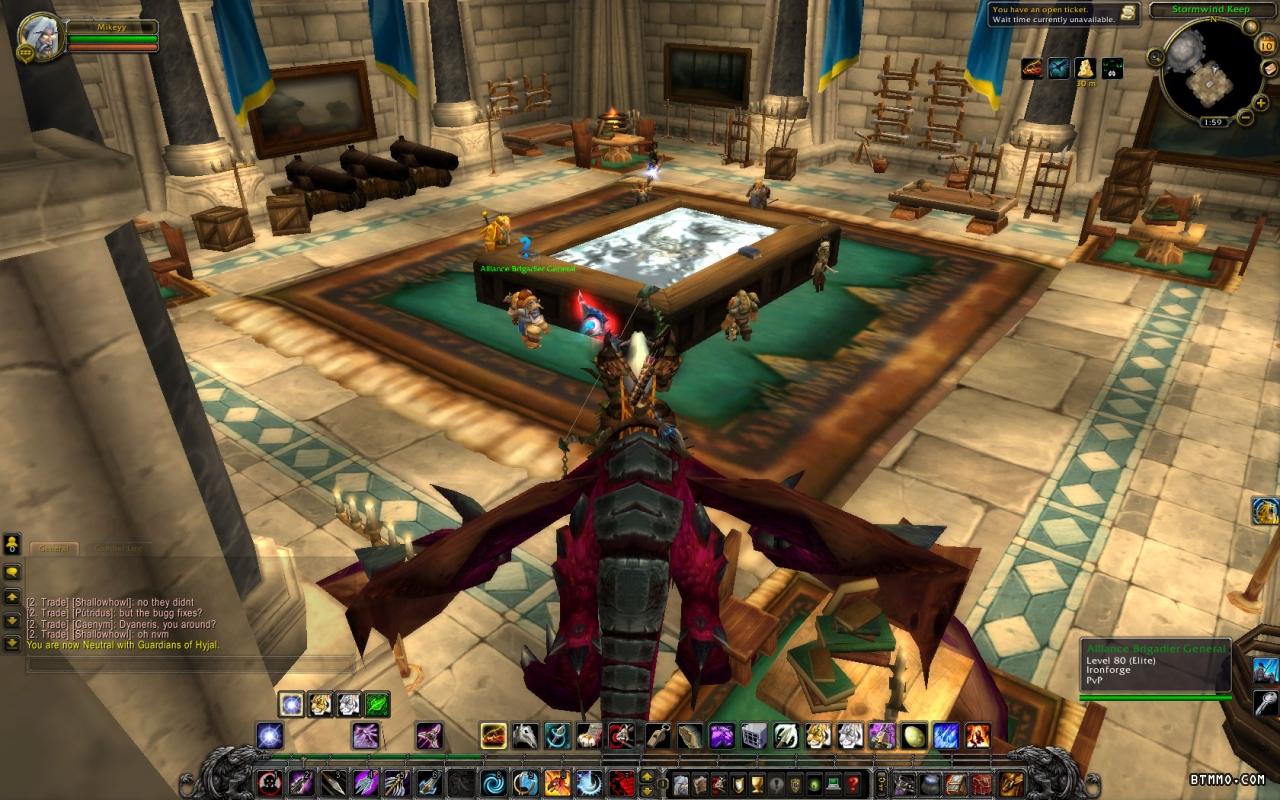Use the pale green egg item slot
The height and width of the screenshot is (800, 1280).
[914, 736]
